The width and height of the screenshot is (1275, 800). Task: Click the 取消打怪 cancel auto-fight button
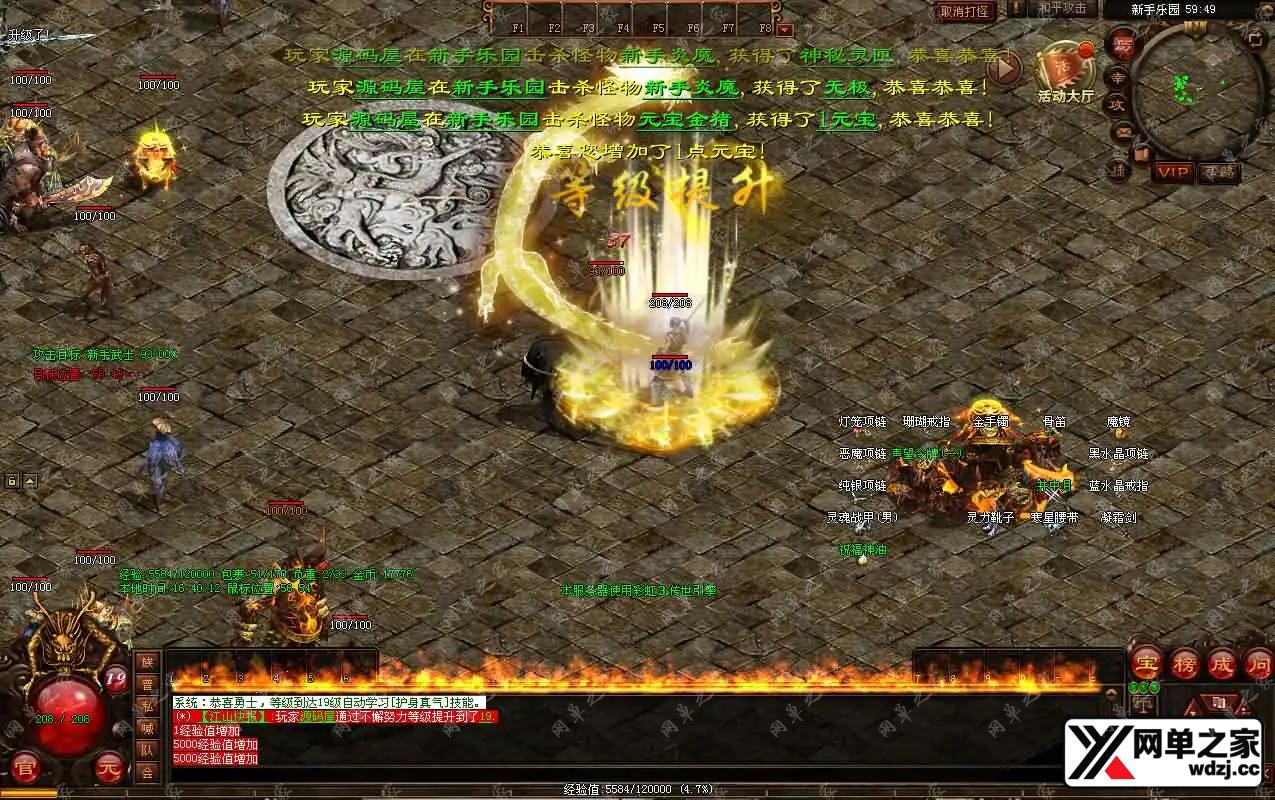pos(965,11)
